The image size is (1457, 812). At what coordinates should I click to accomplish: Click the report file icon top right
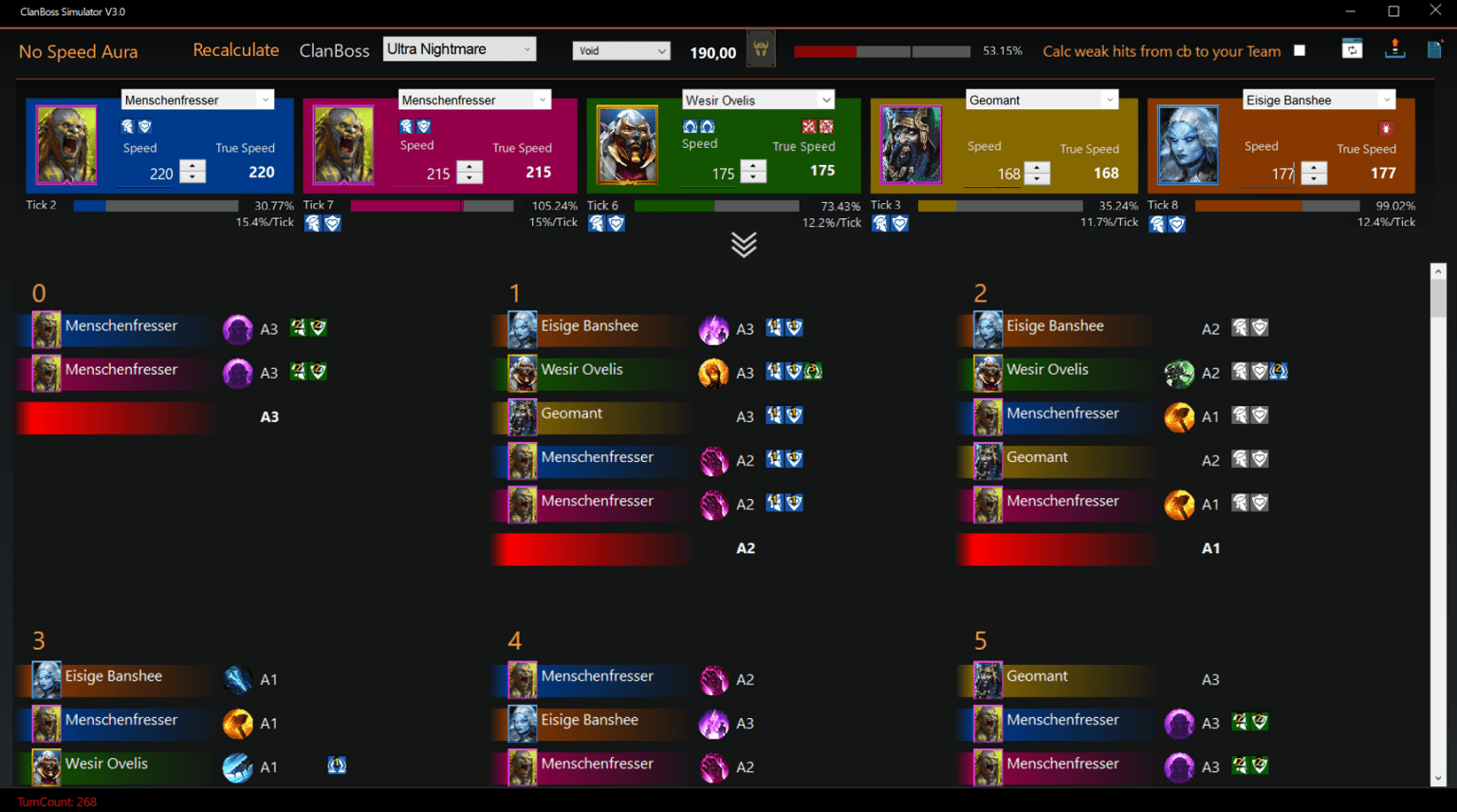pos(1434,48)
